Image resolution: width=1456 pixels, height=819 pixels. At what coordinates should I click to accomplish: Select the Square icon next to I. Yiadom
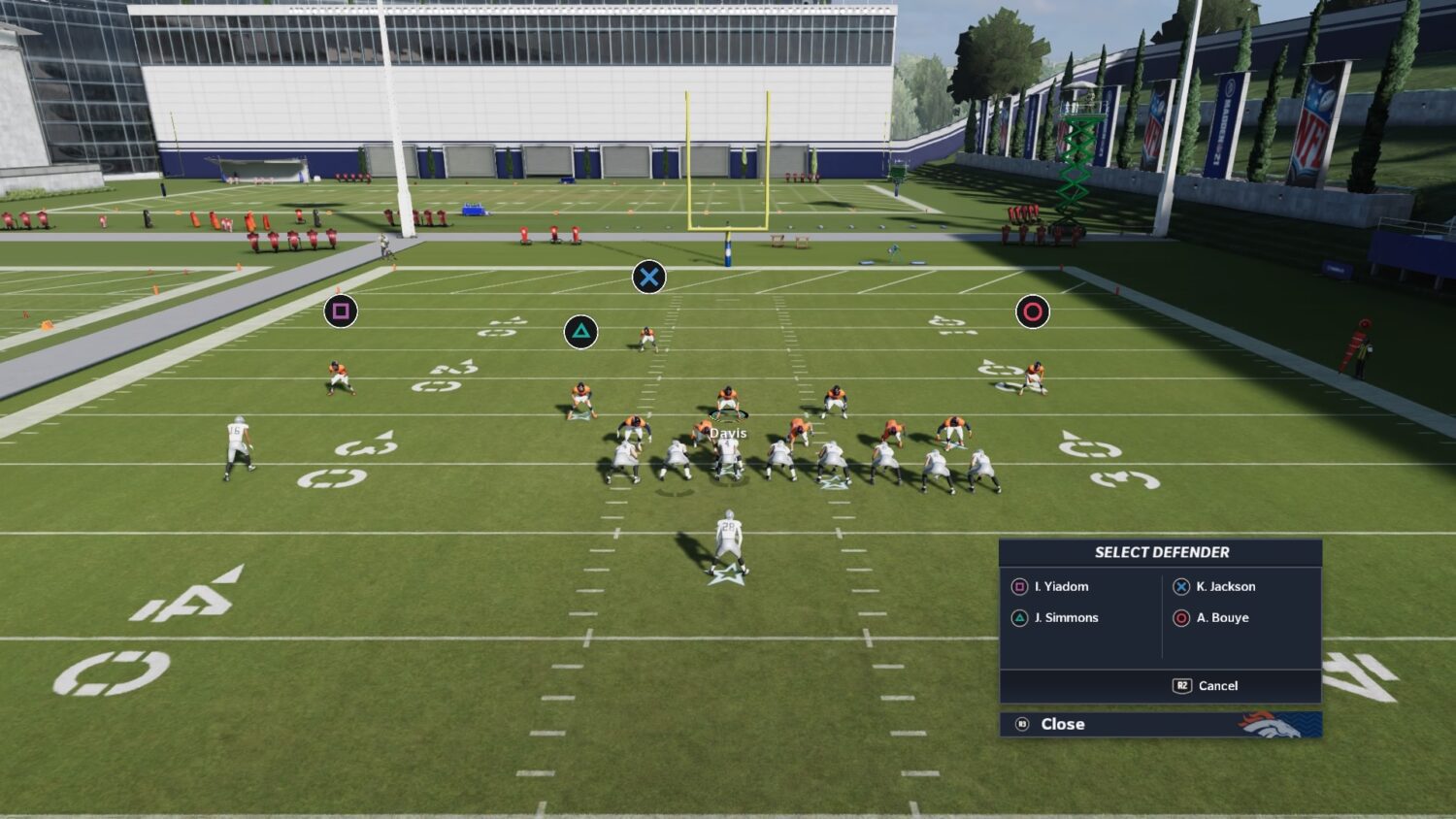coord(1020,586)
